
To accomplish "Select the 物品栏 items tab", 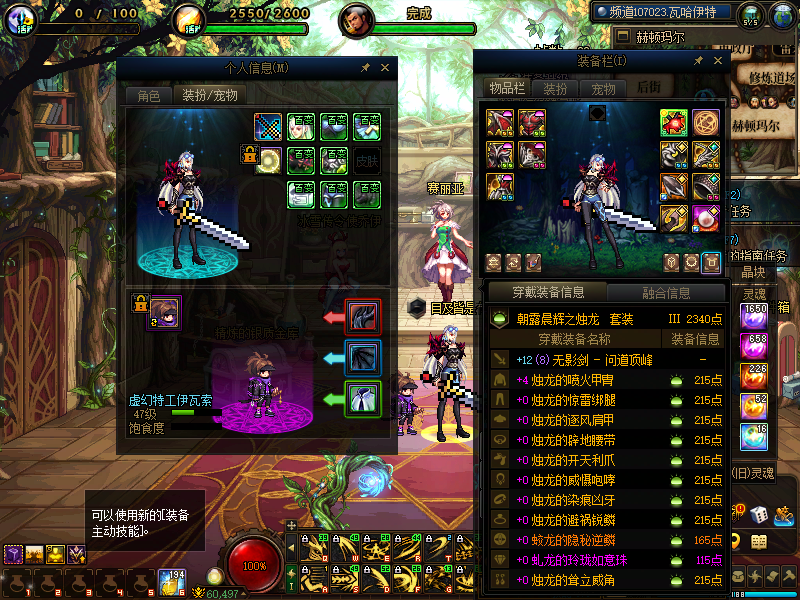I will click(507, 88).
